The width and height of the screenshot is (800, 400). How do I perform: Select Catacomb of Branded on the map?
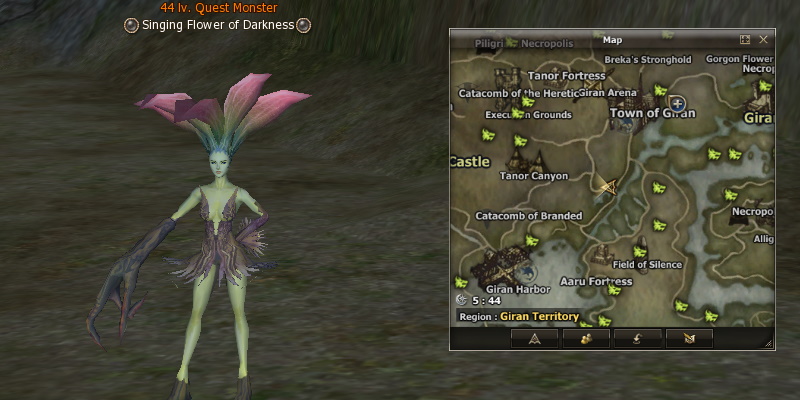click(529, 215)
